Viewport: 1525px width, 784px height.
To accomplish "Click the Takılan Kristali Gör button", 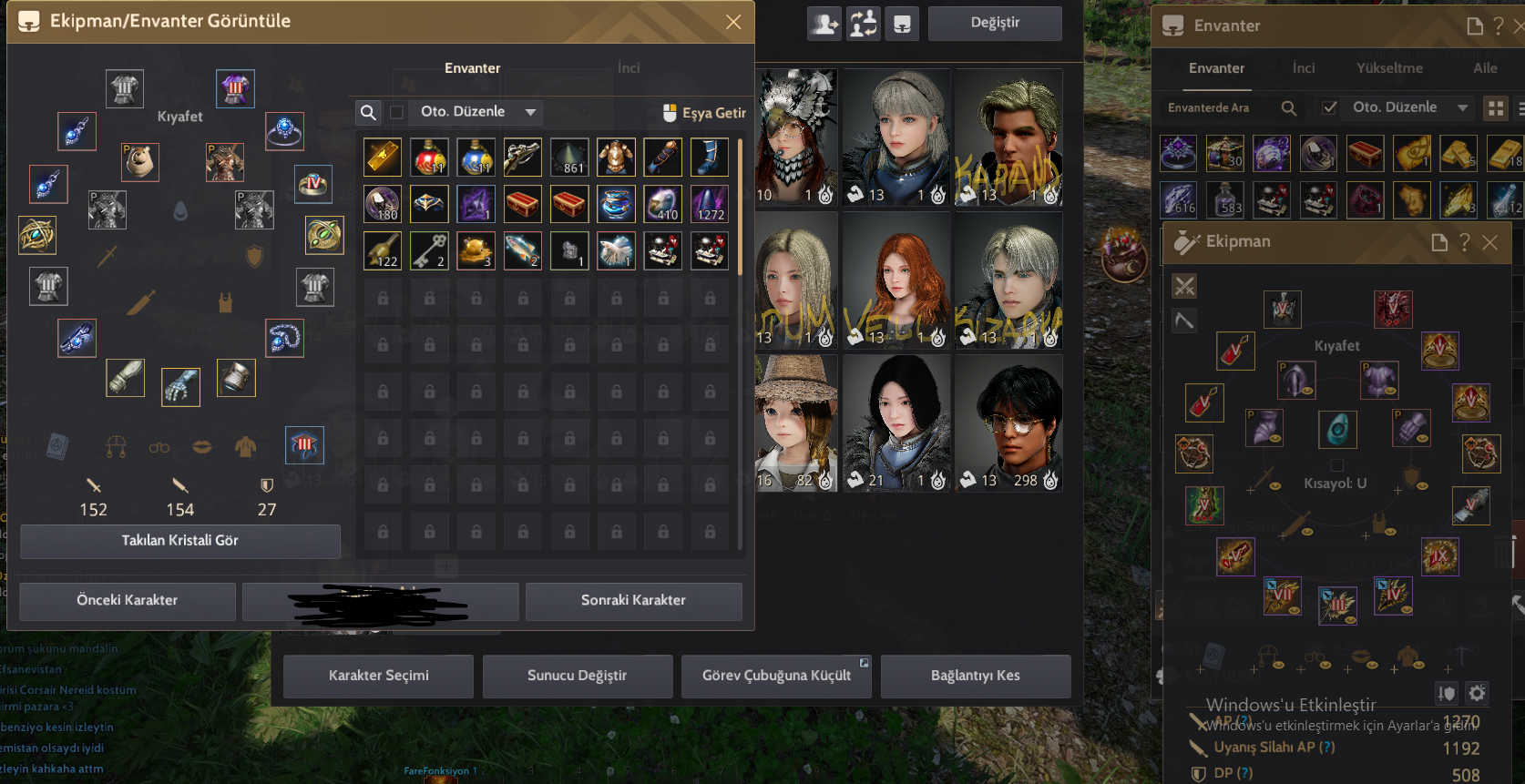I will (x=180, y=541).
